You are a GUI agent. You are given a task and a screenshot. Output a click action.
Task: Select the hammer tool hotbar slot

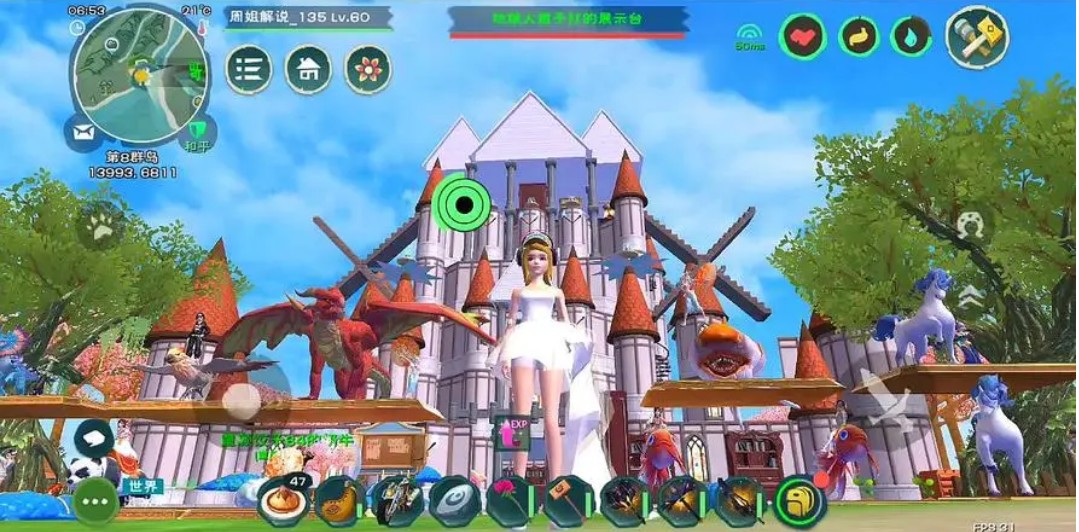pos(568,501)
